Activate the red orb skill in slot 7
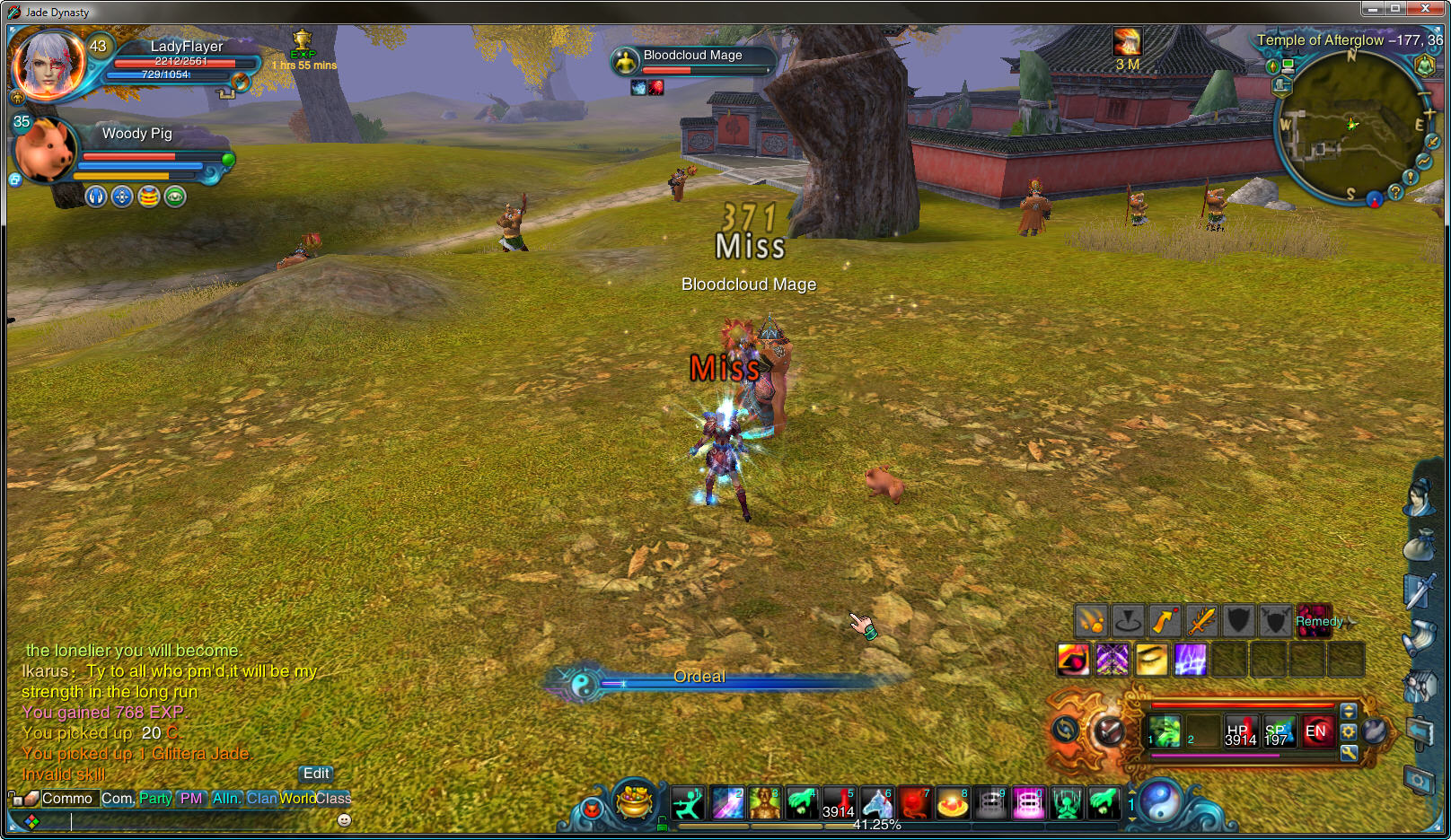This screenshot has height=840, width=1451. [915, 803]
